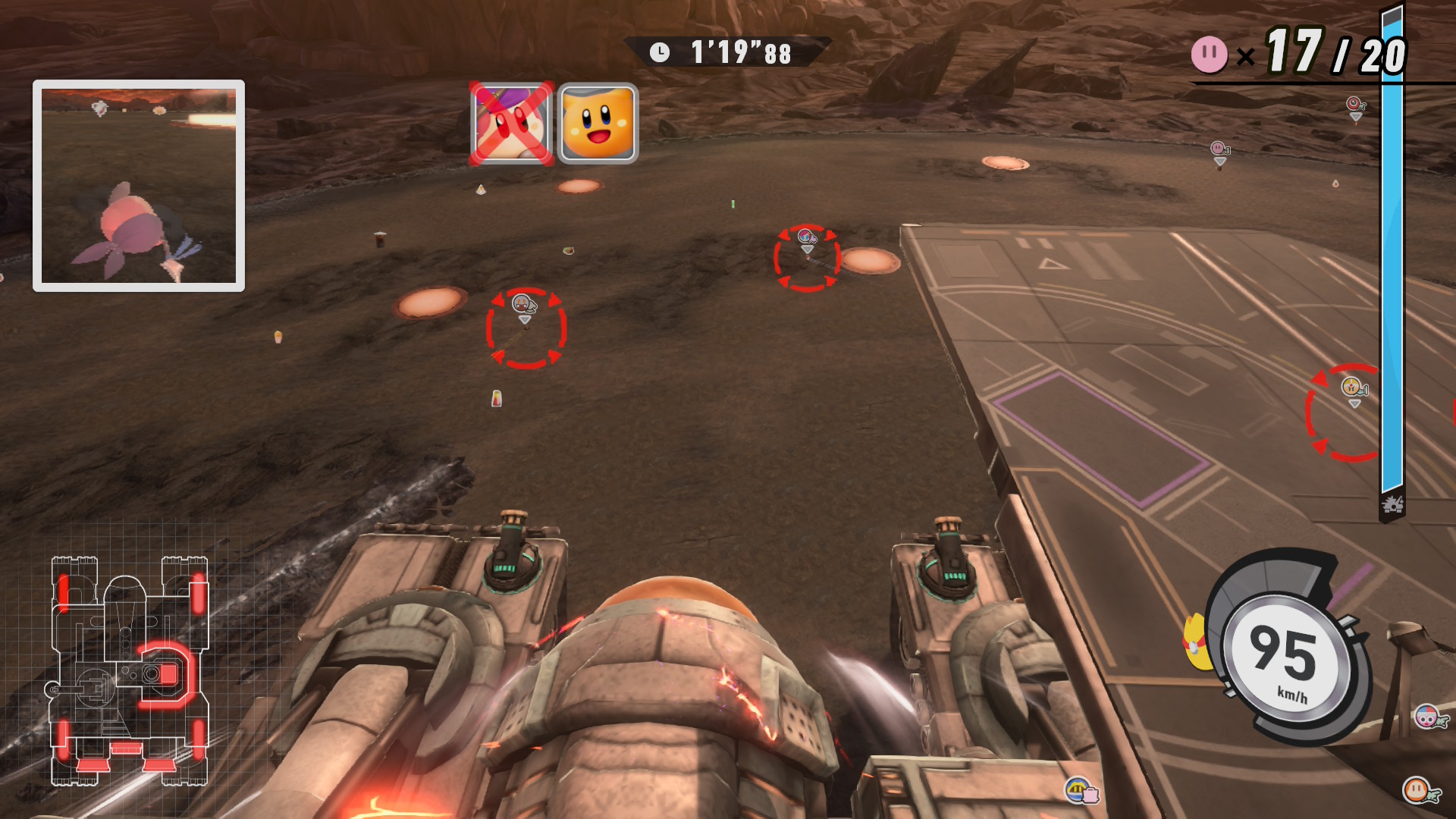The width and height of the screenshot is (1456, 819).
Task: Select the yellow Kirby portrait
Action: tap(598, 124)
